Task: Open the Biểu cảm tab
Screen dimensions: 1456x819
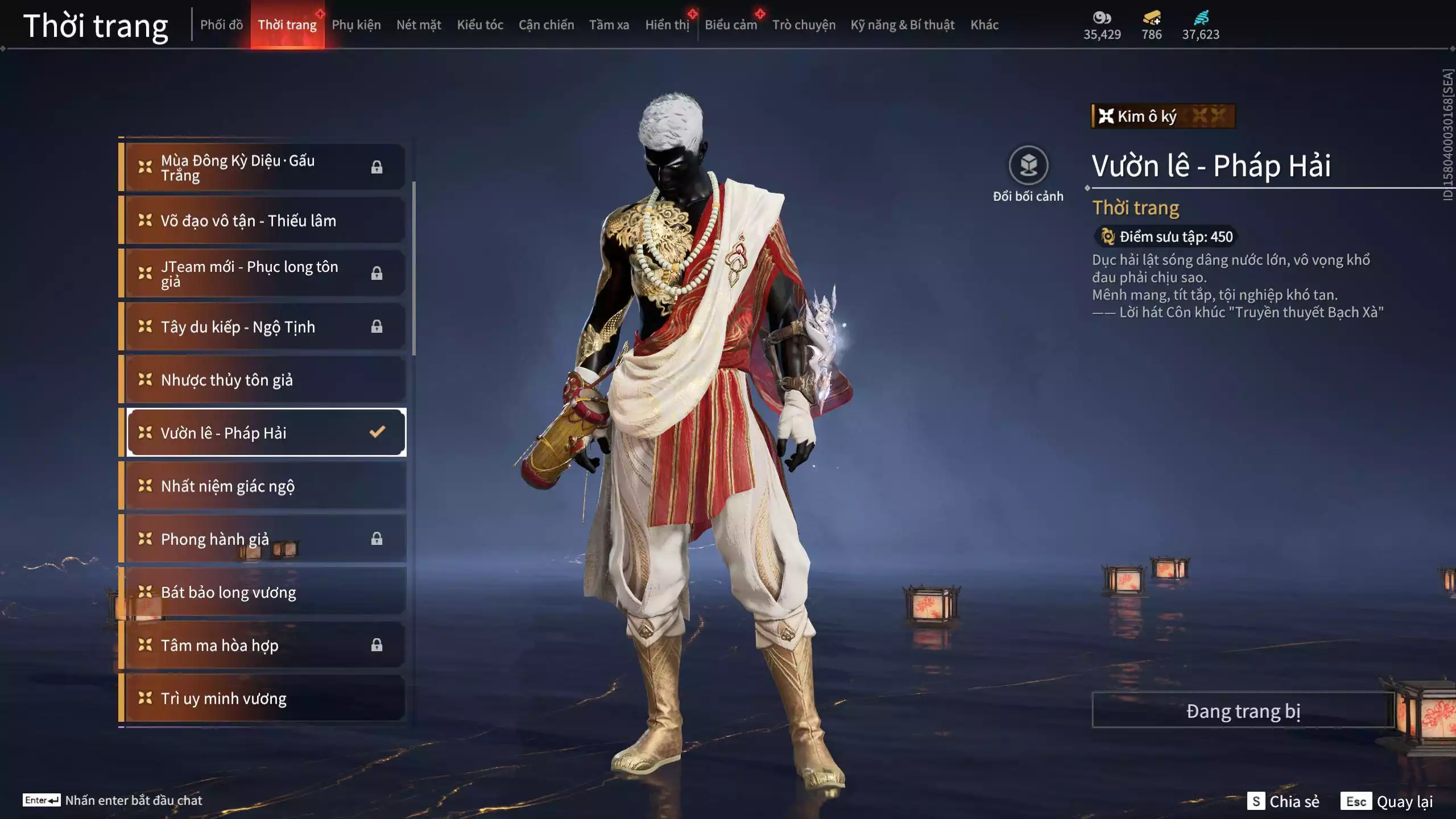Action: click(731, 25)
